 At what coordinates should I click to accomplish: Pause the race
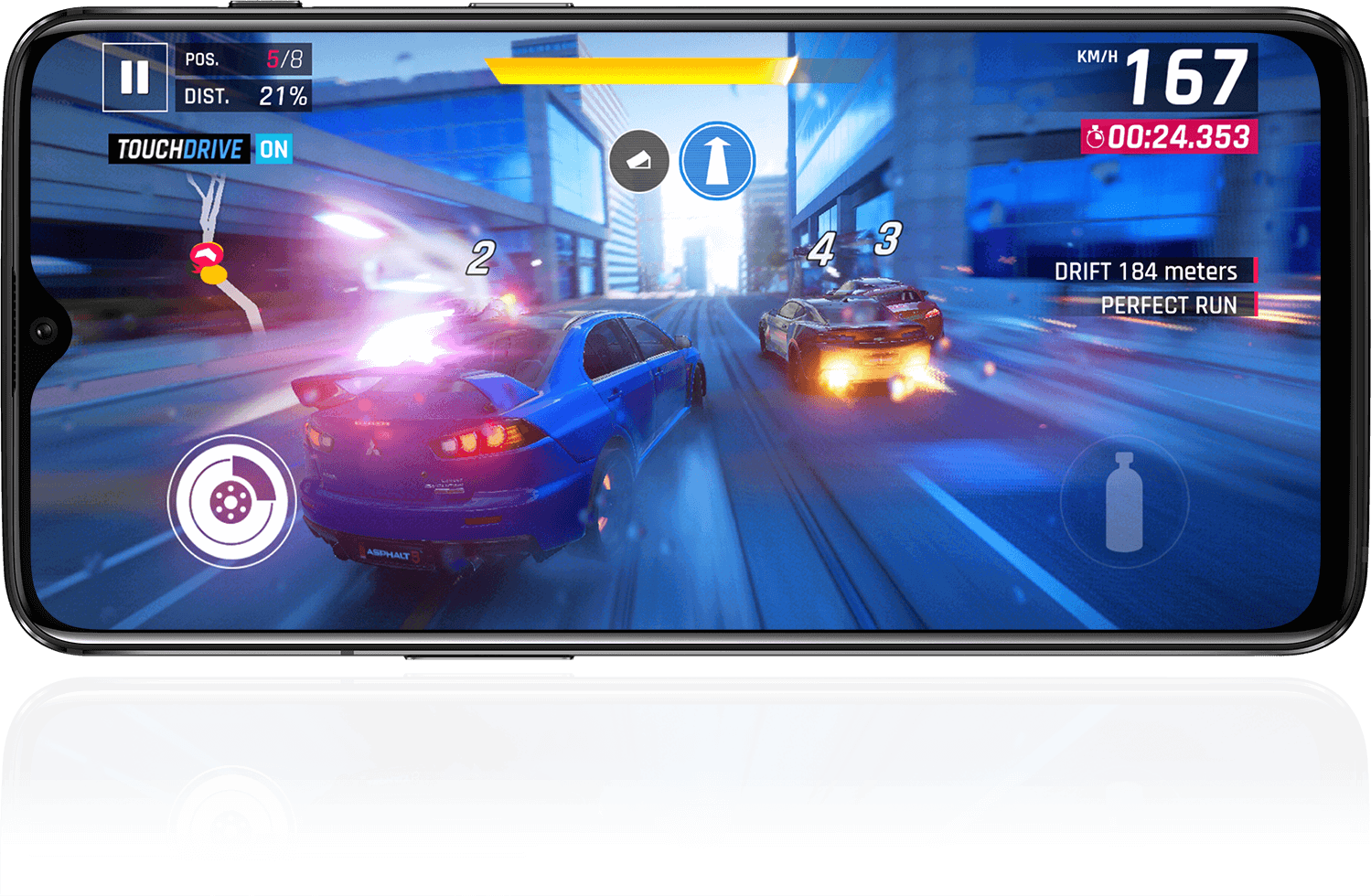coord(134,78)
